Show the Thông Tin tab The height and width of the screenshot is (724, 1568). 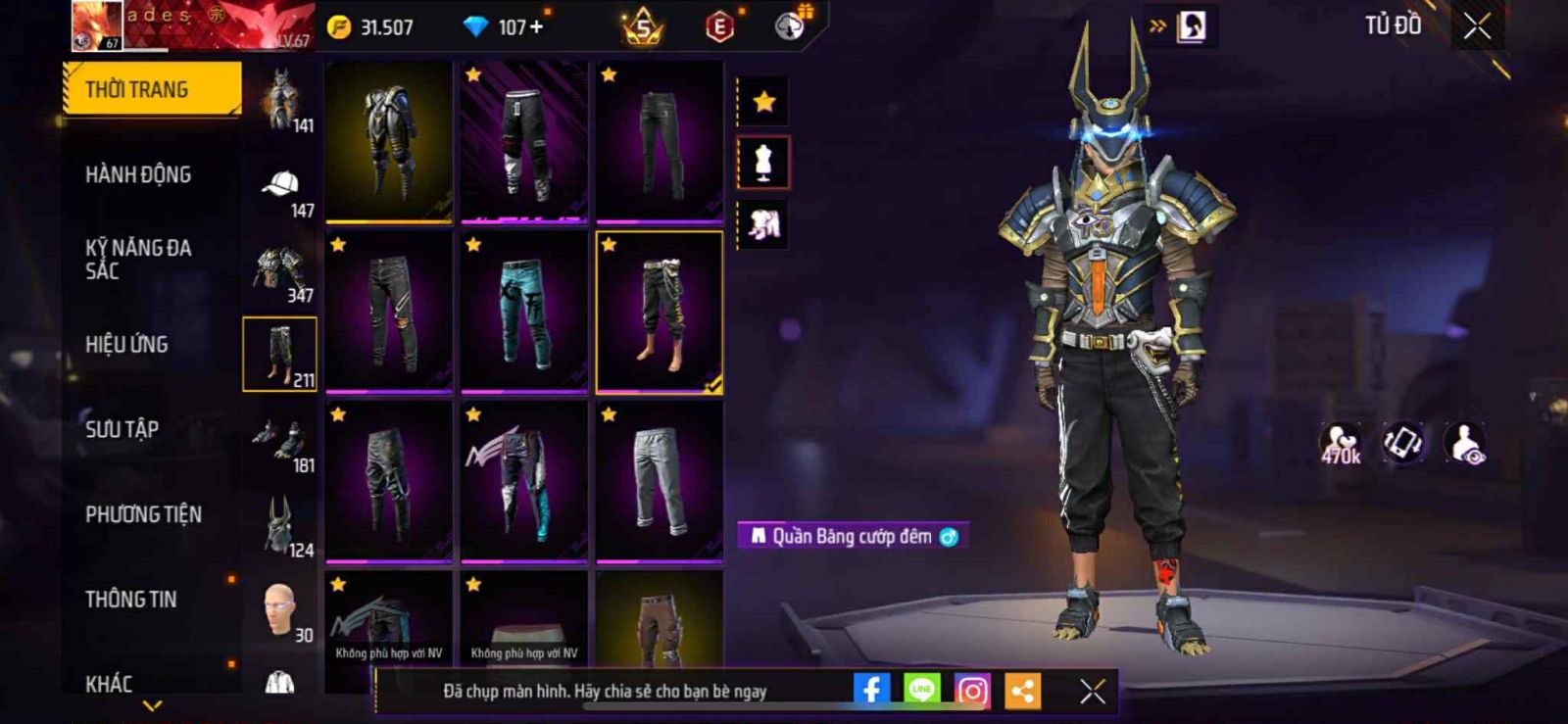coord(130,600)
